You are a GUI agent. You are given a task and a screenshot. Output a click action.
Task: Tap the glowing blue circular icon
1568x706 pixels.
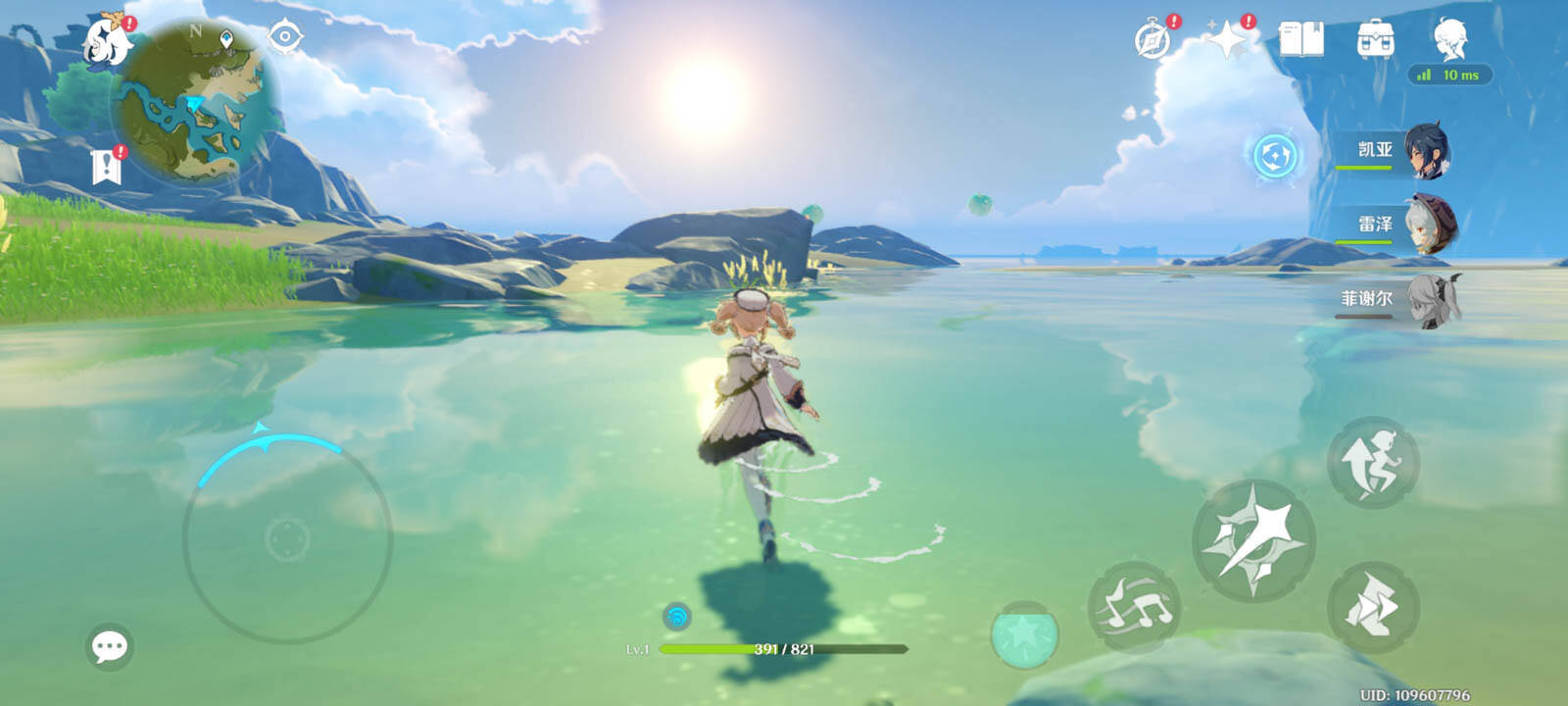click(1275, 156)
